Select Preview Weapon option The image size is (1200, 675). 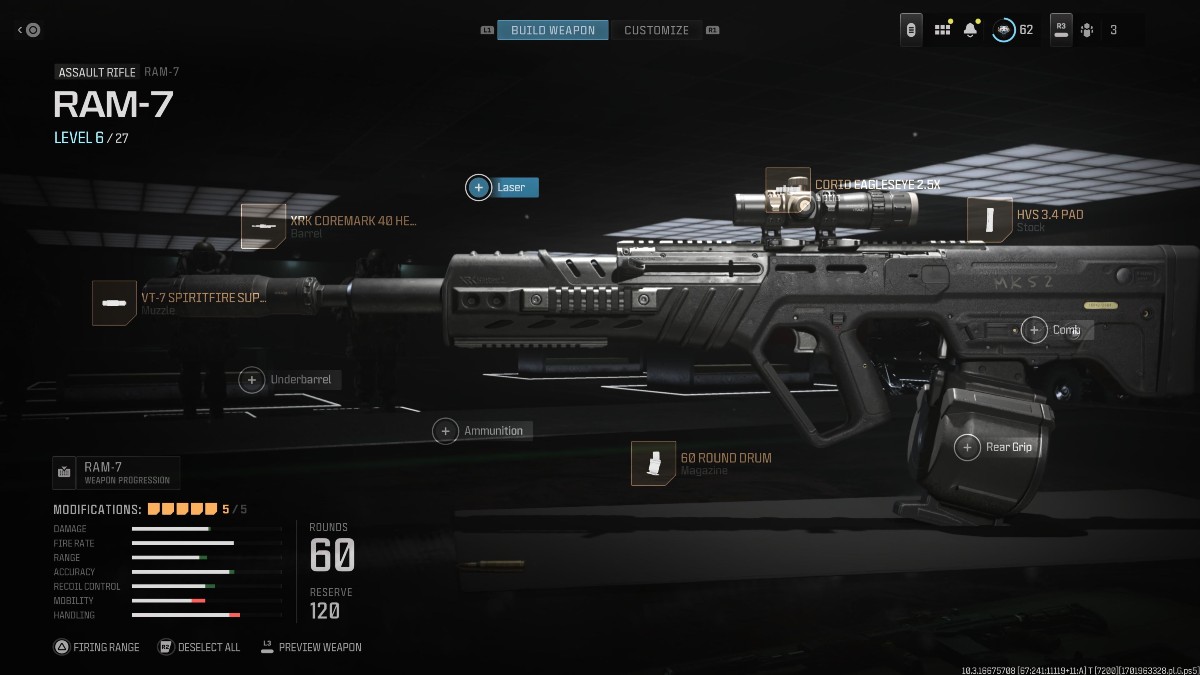(311, 647)
